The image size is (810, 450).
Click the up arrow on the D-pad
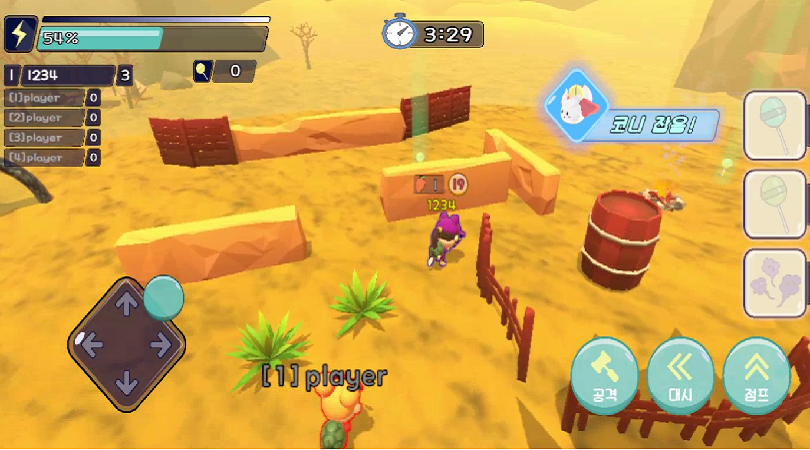tap(126, 305)
